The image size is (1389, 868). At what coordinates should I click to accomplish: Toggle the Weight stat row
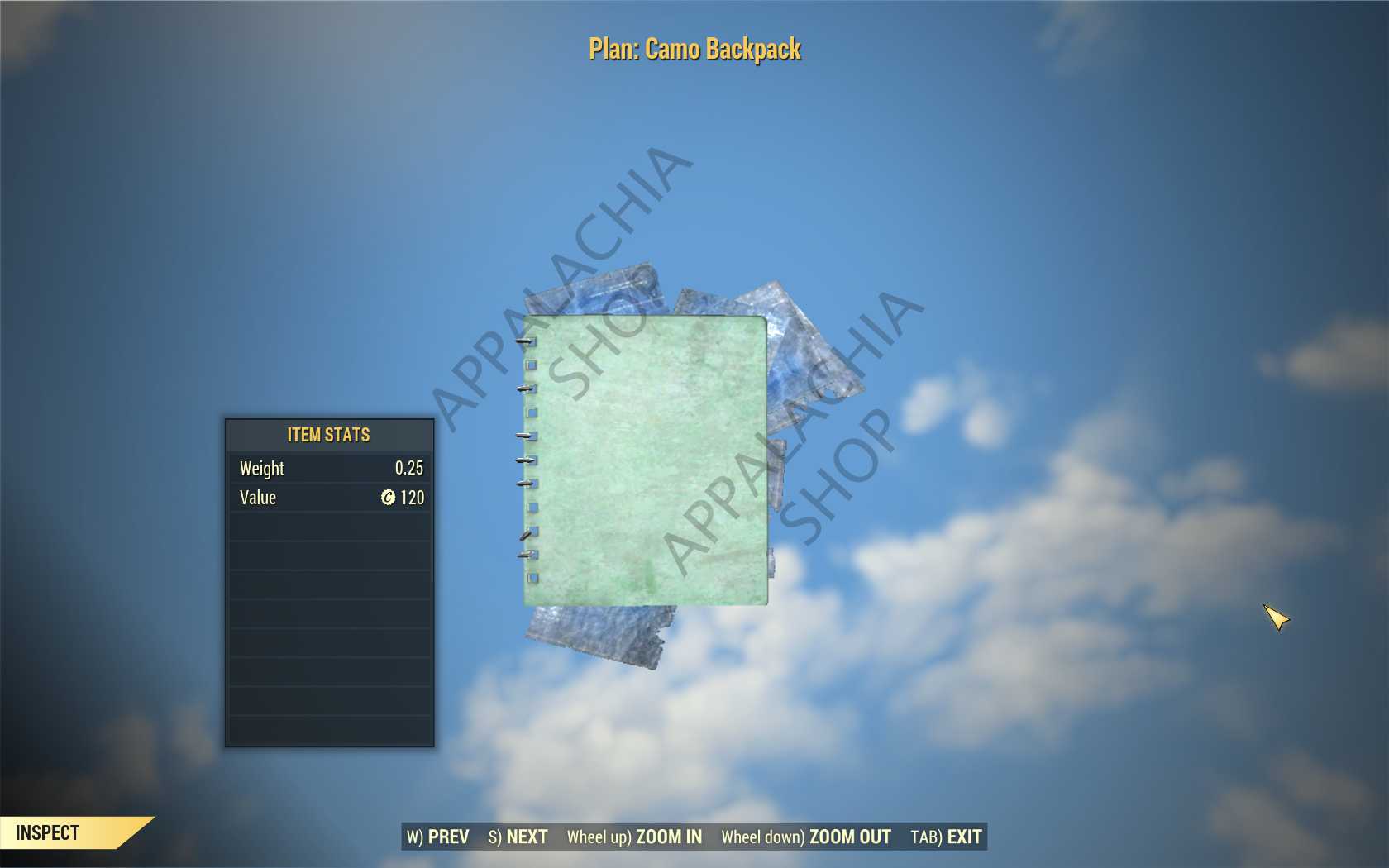point(329,469)
